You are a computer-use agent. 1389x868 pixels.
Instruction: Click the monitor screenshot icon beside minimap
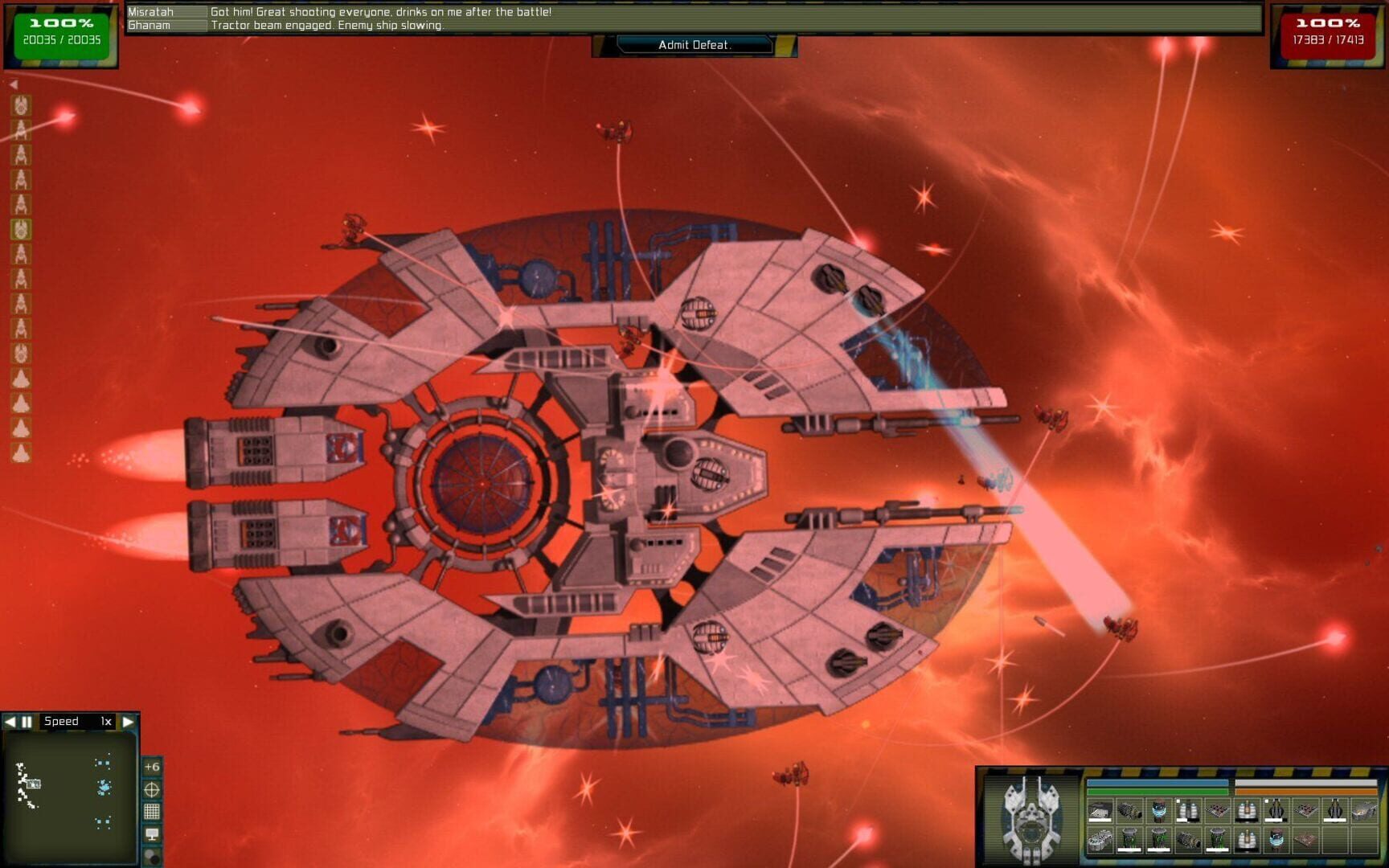tap(152, 834)
